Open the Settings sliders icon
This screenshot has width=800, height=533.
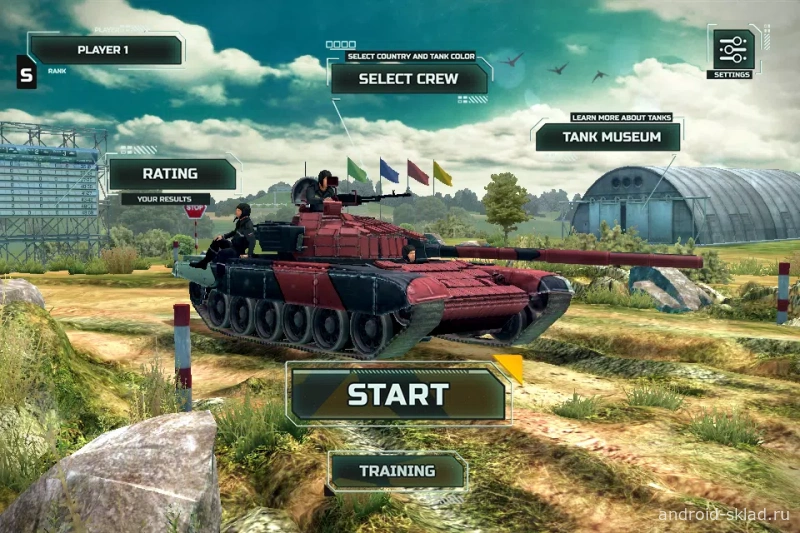point(730,50)
